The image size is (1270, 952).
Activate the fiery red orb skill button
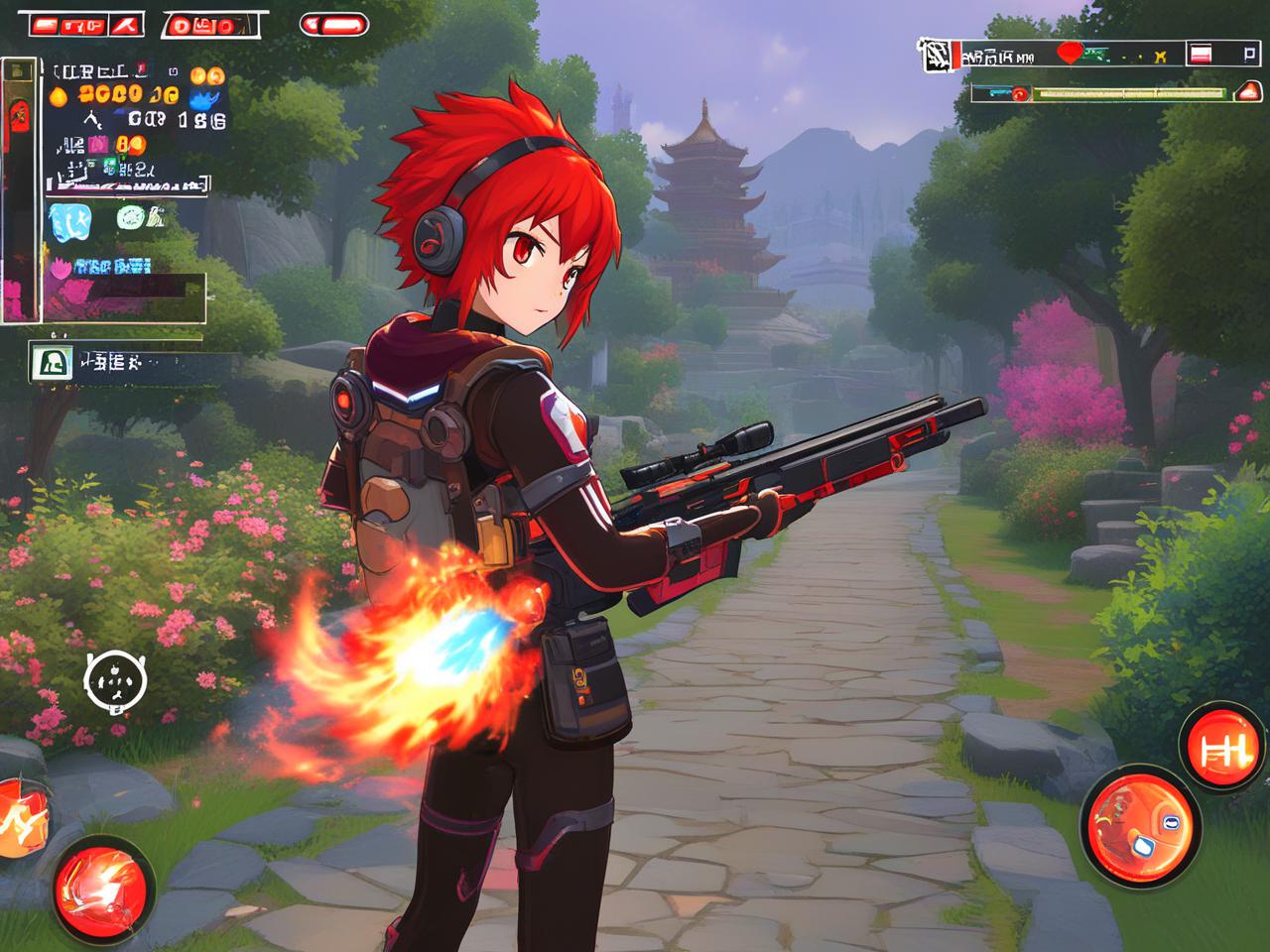(103, 881)
